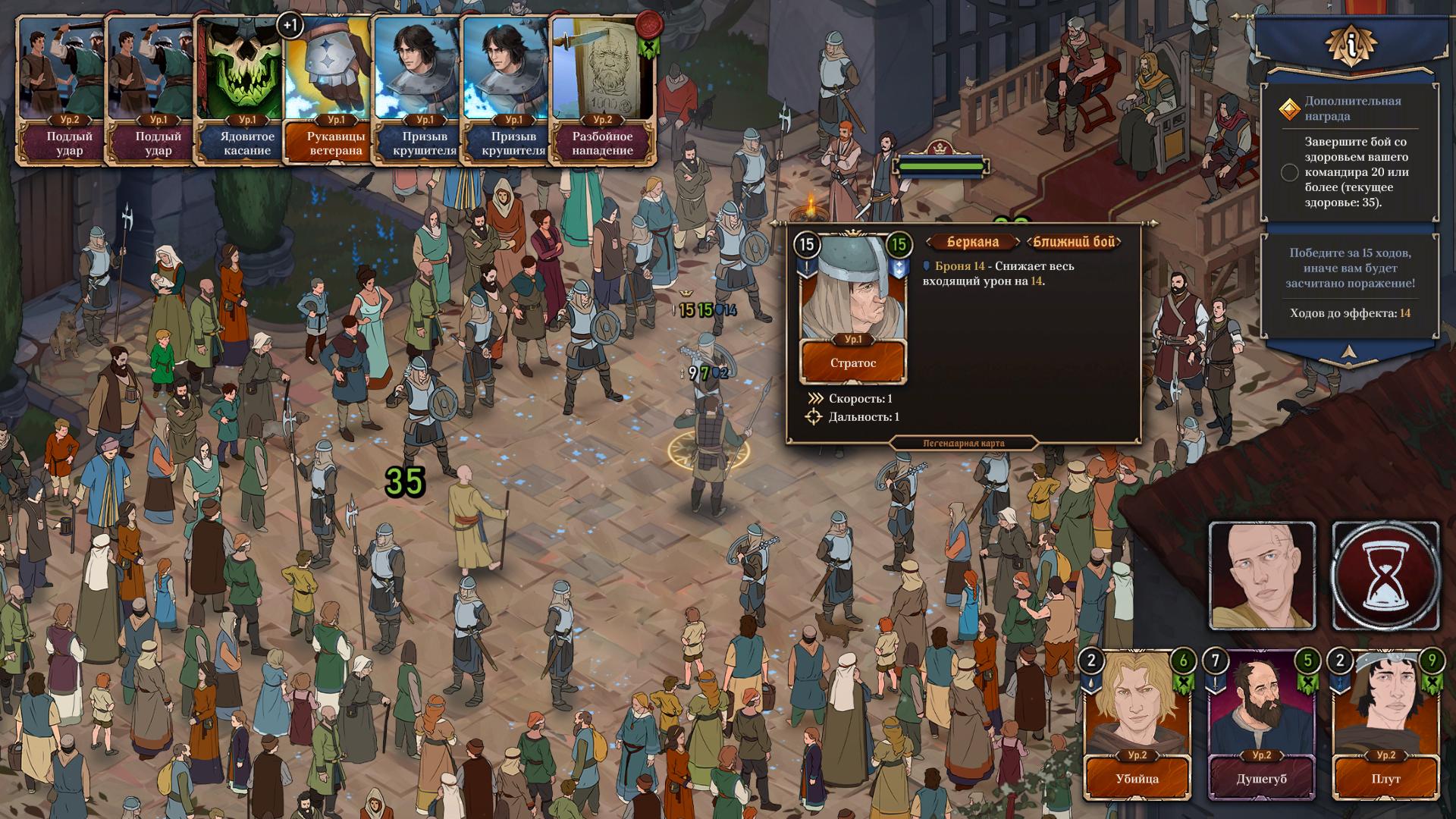
Task: Play the Убийца unit card
Action: (1137, 725)
